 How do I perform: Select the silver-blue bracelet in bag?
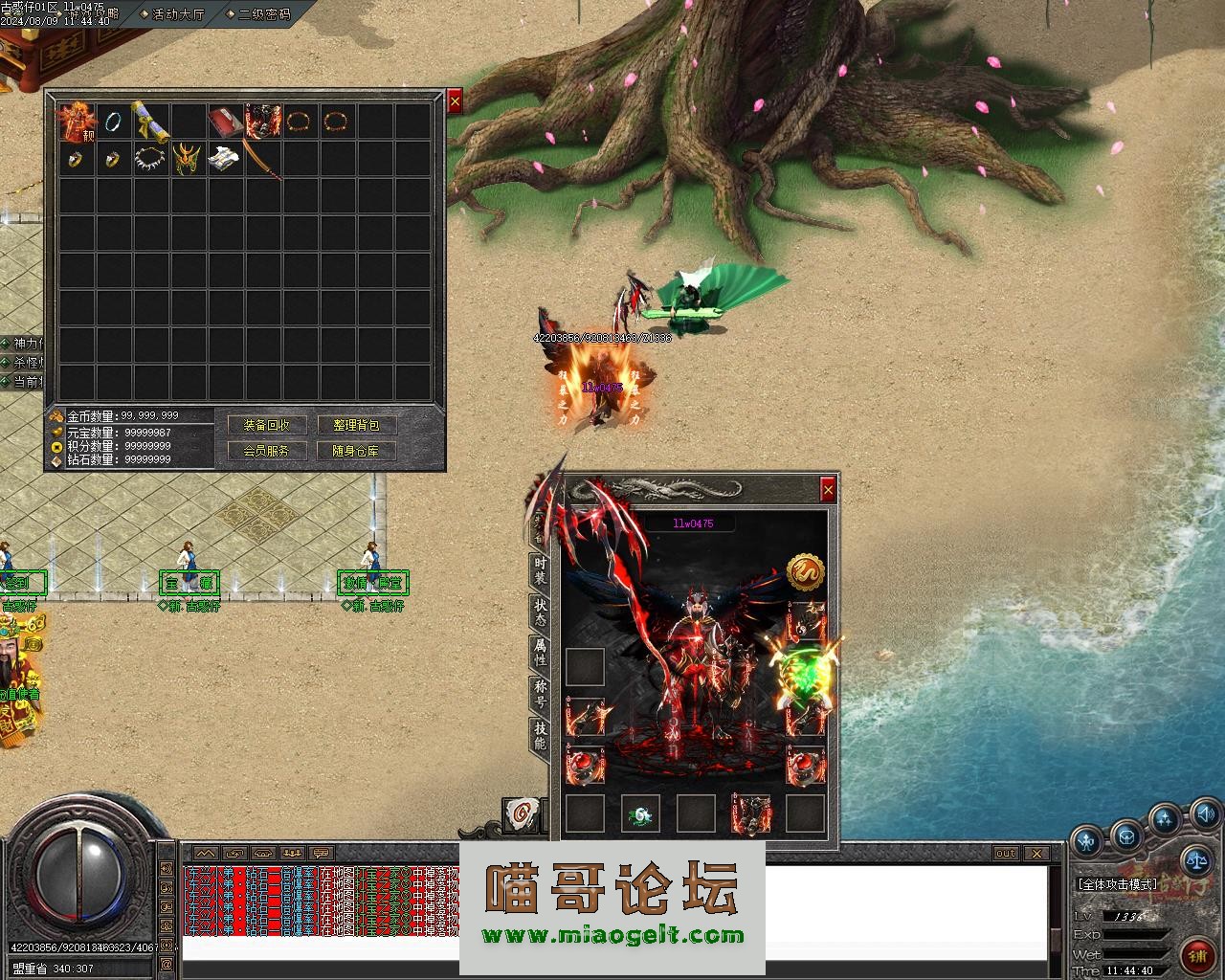[x=113, y=122]
